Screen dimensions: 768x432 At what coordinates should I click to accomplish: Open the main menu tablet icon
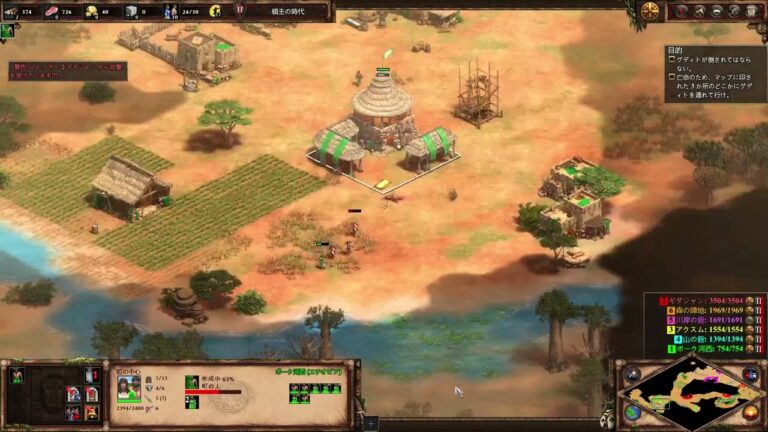click(x=750, y=11)
